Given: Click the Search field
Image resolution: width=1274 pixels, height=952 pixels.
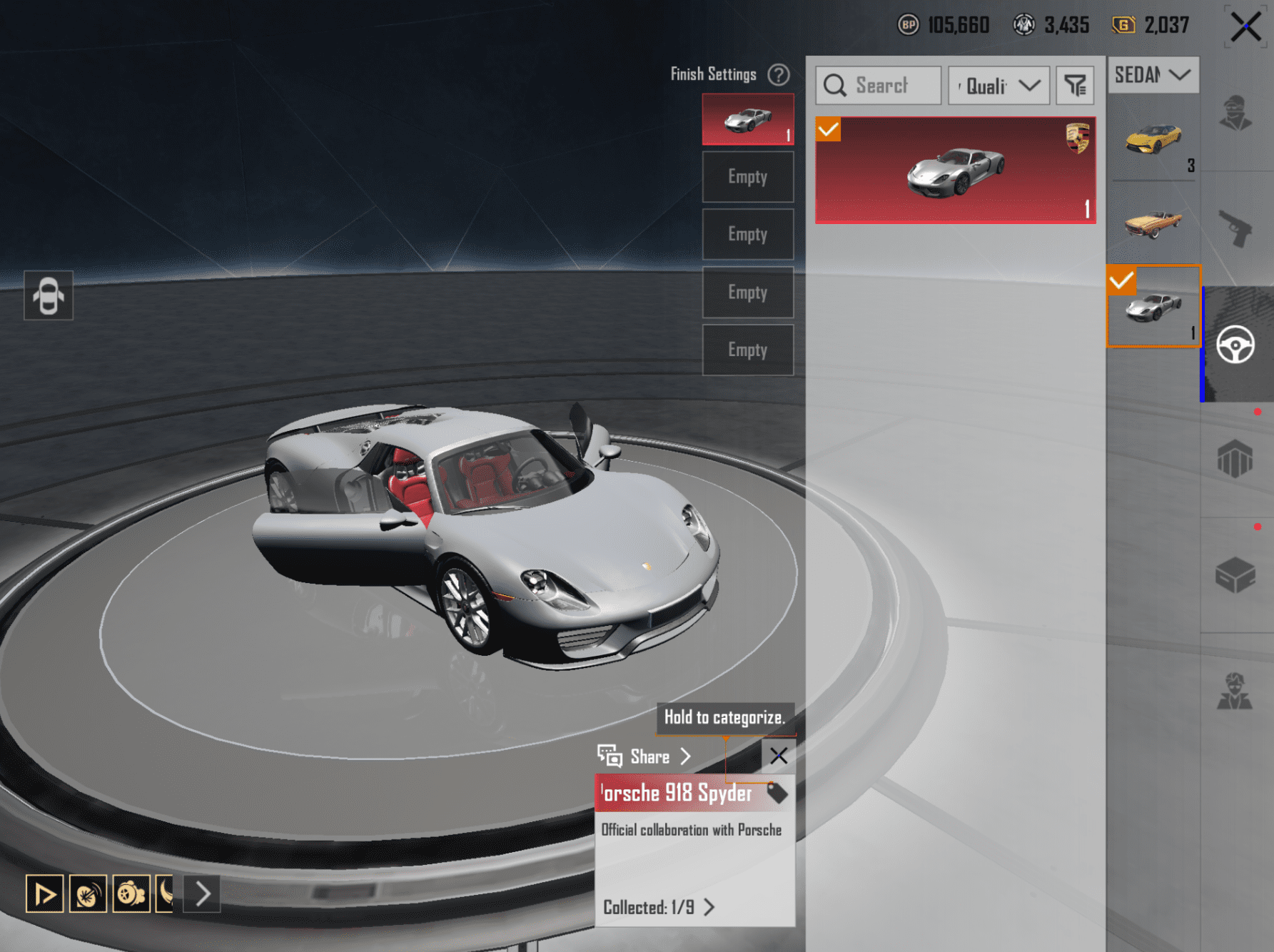Looking at the screenshot, I should [x=879, y=86].
